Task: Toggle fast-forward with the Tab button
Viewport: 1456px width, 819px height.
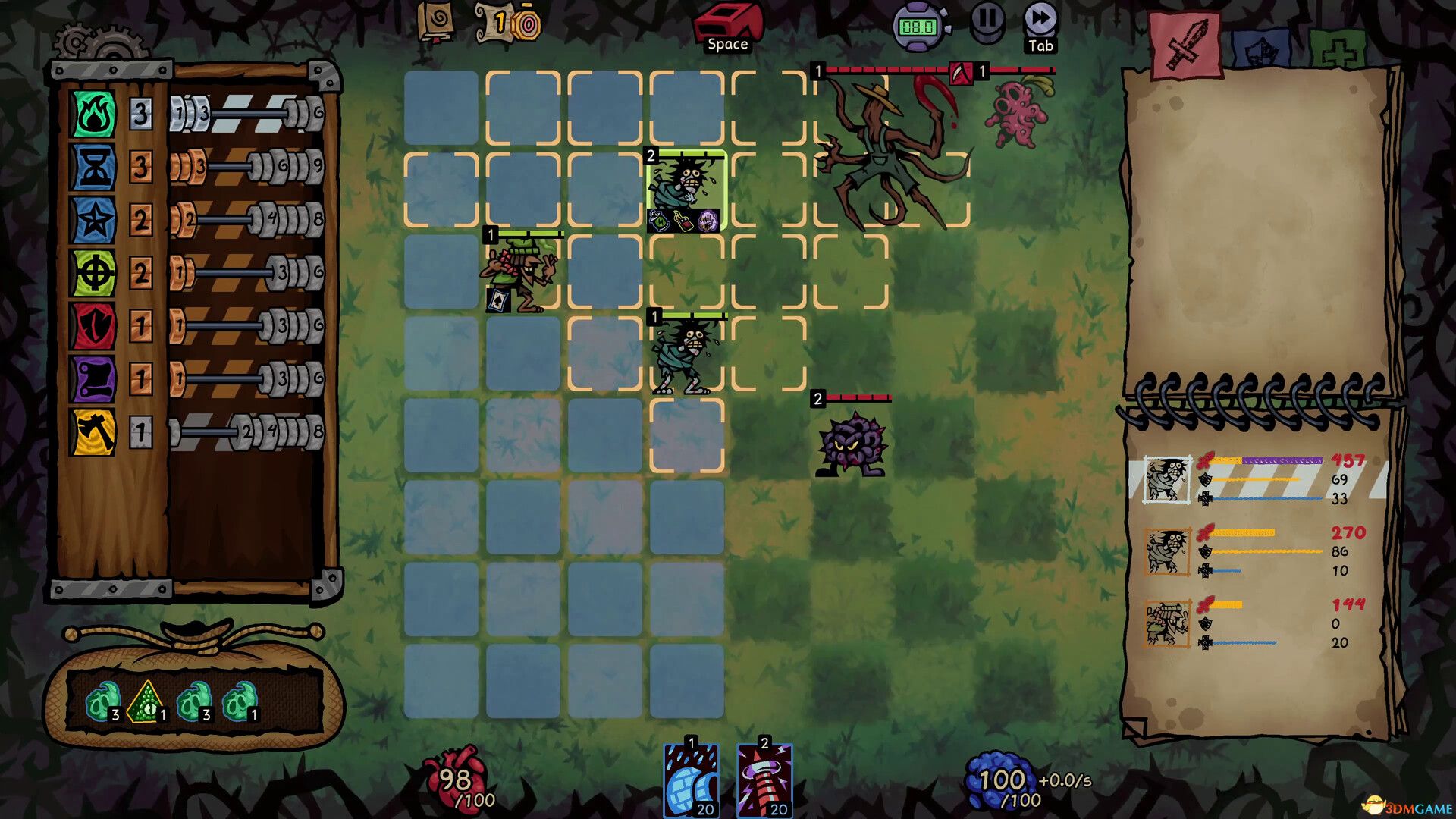Action: pos(1040,19)
